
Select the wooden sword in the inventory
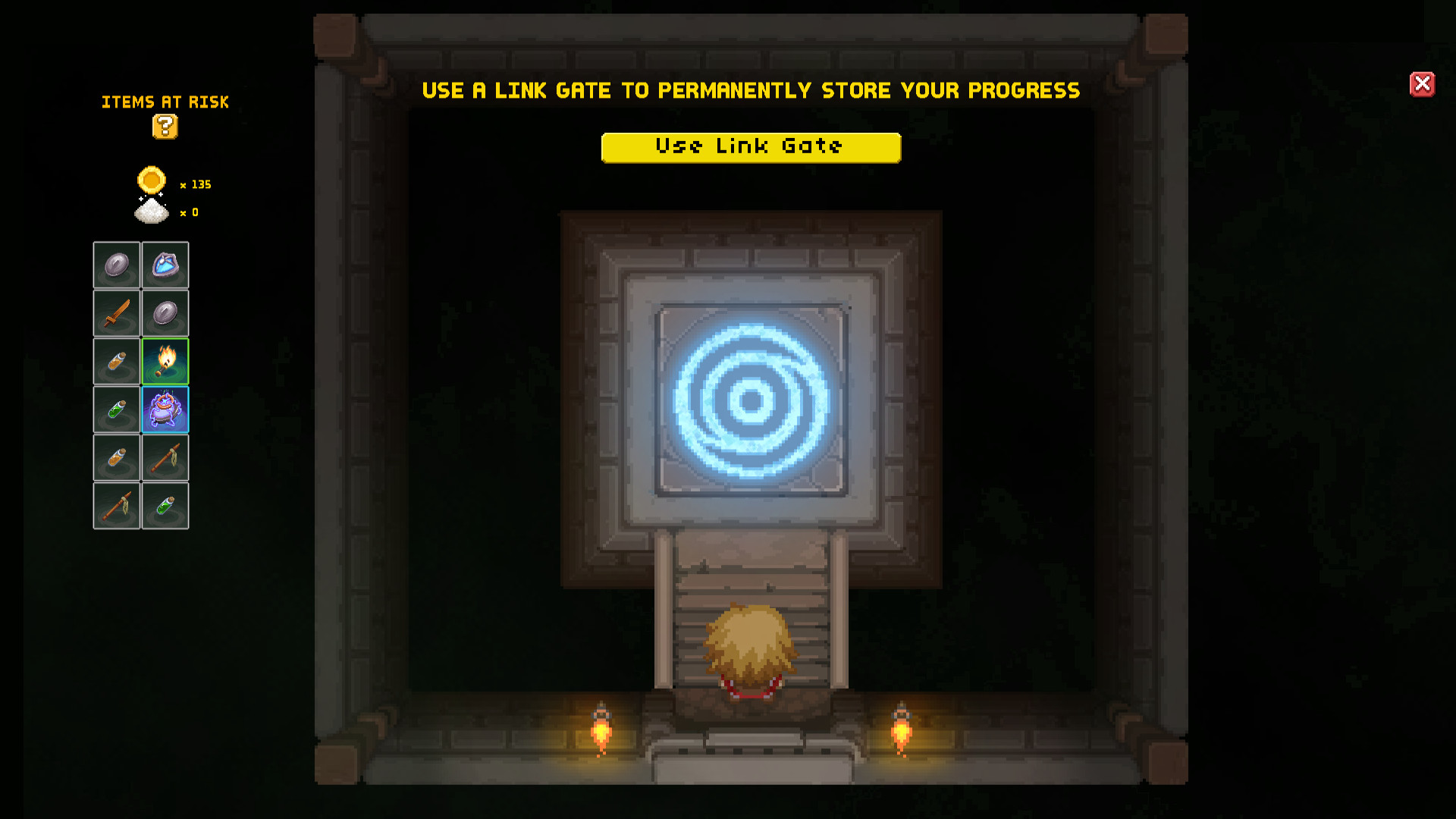[116, 314]
